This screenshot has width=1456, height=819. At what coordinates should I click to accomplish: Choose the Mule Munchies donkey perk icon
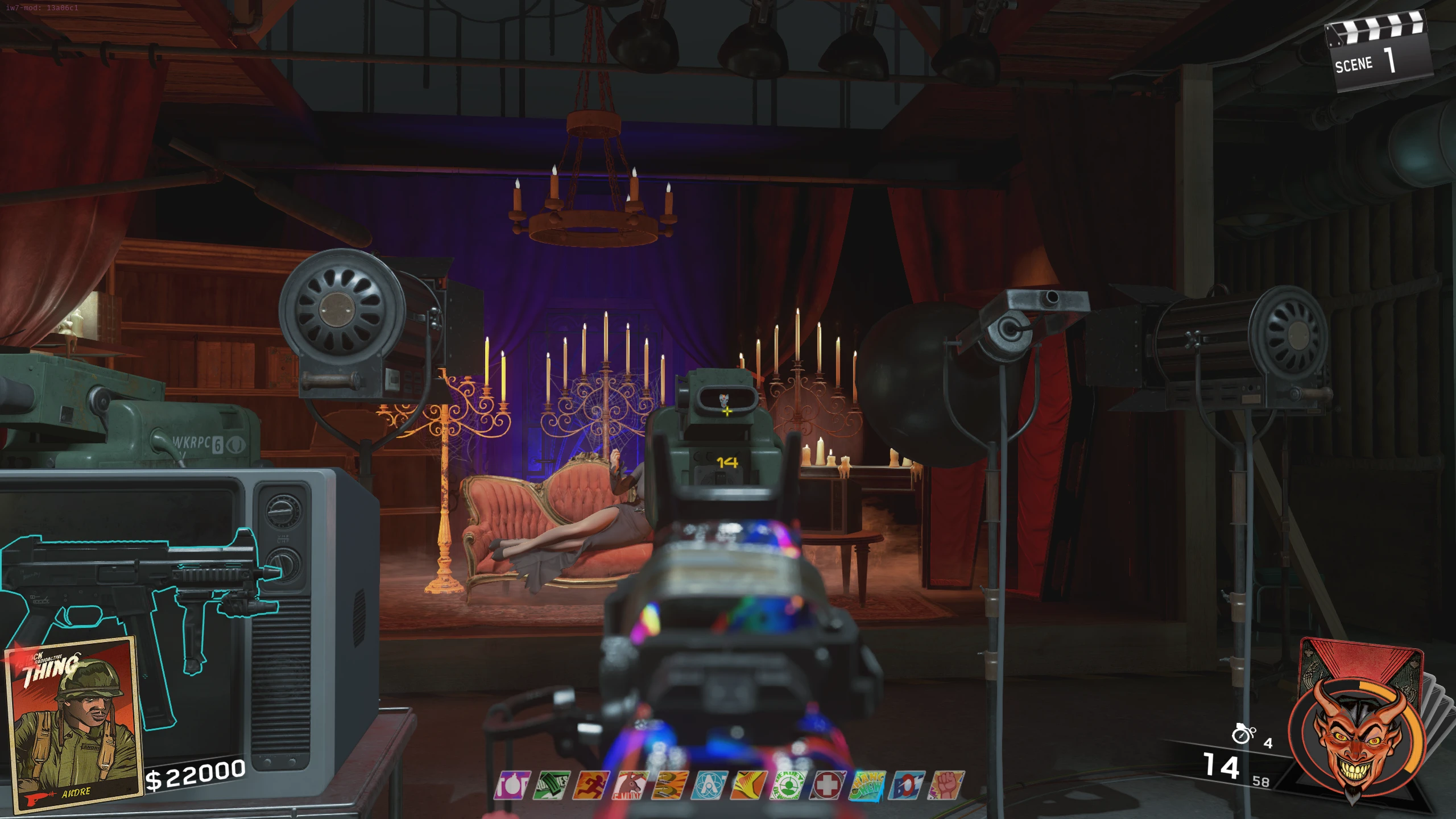631,785
